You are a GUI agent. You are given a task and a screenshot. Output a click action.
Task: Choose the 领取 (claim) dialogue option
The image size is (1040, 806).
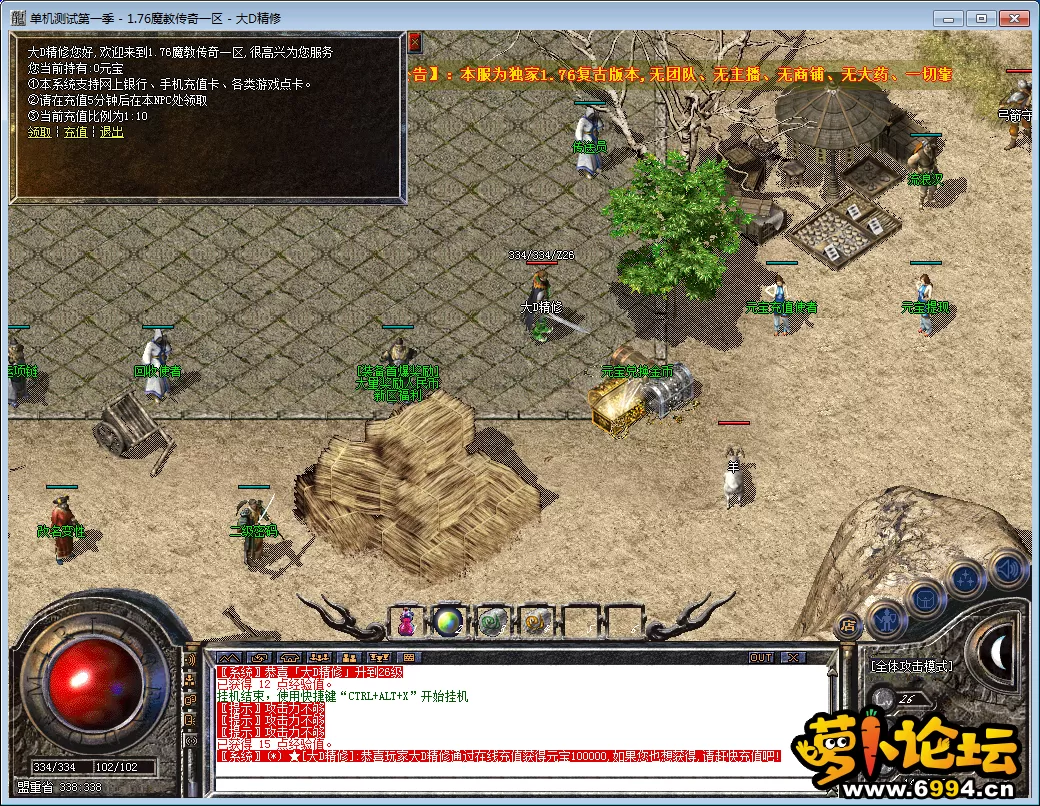[39, 132]
